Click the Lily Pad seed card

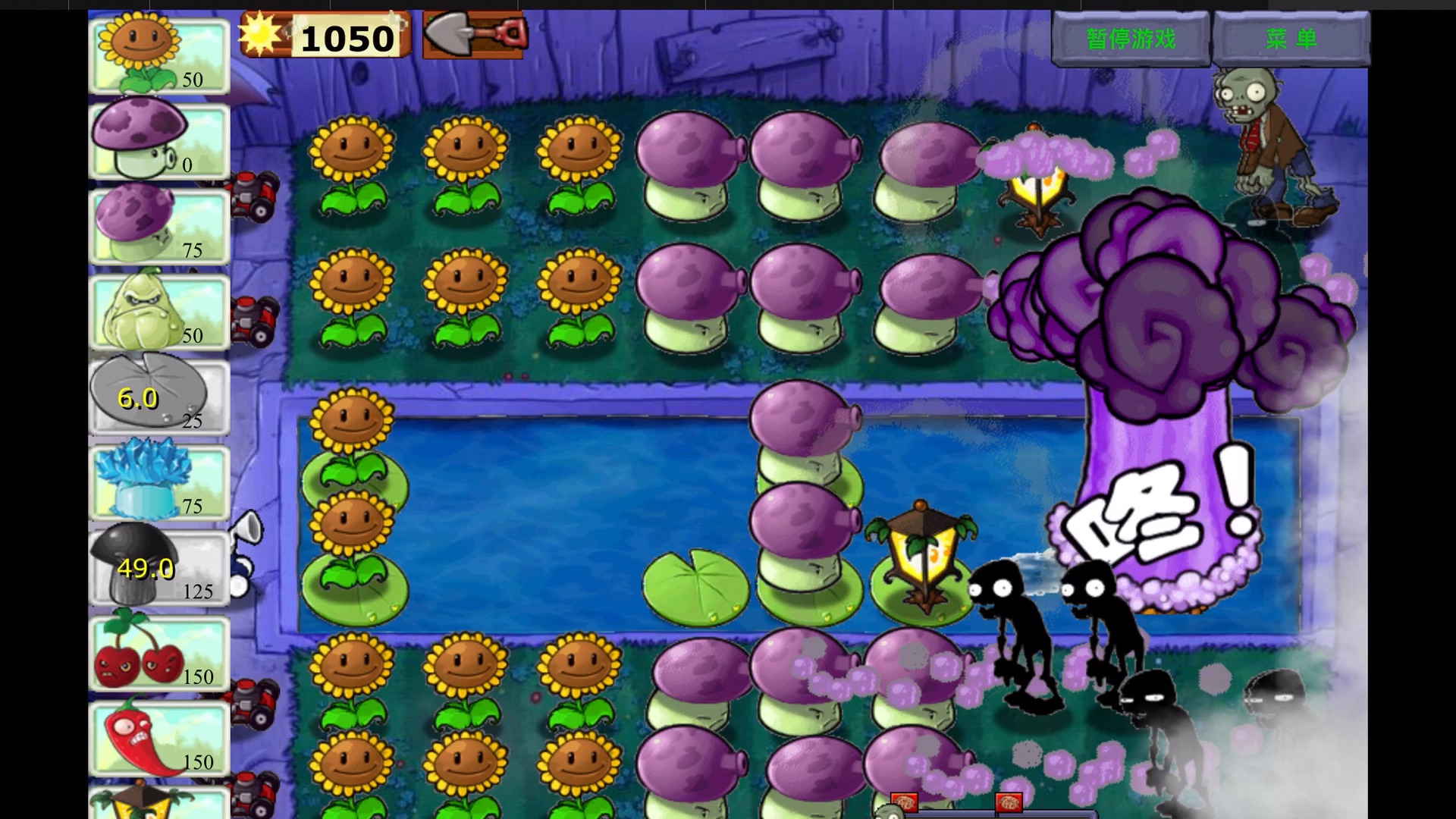tap(159, 397)
